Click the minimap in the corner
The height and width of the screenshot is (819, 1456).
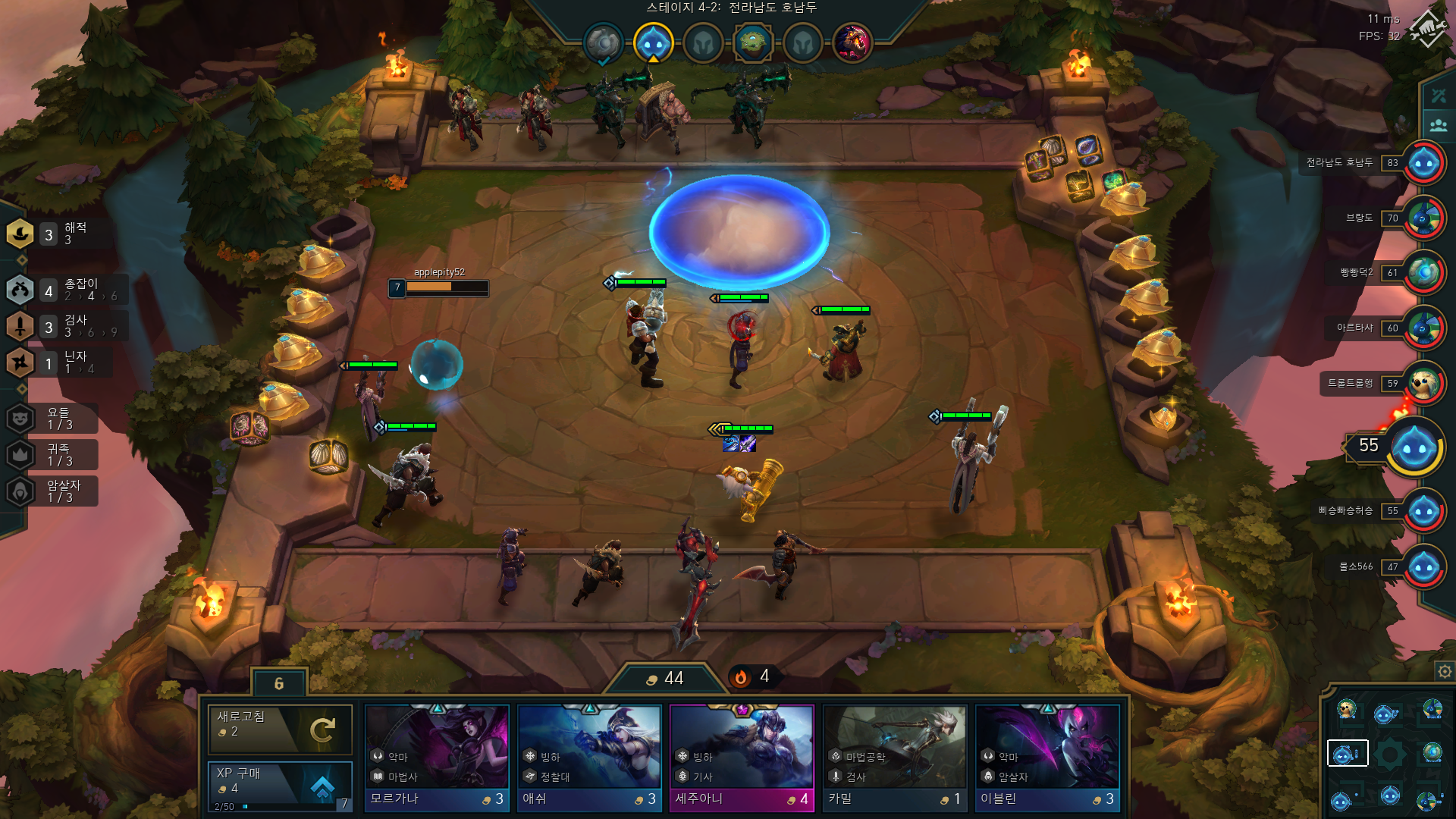[1388, 754]
